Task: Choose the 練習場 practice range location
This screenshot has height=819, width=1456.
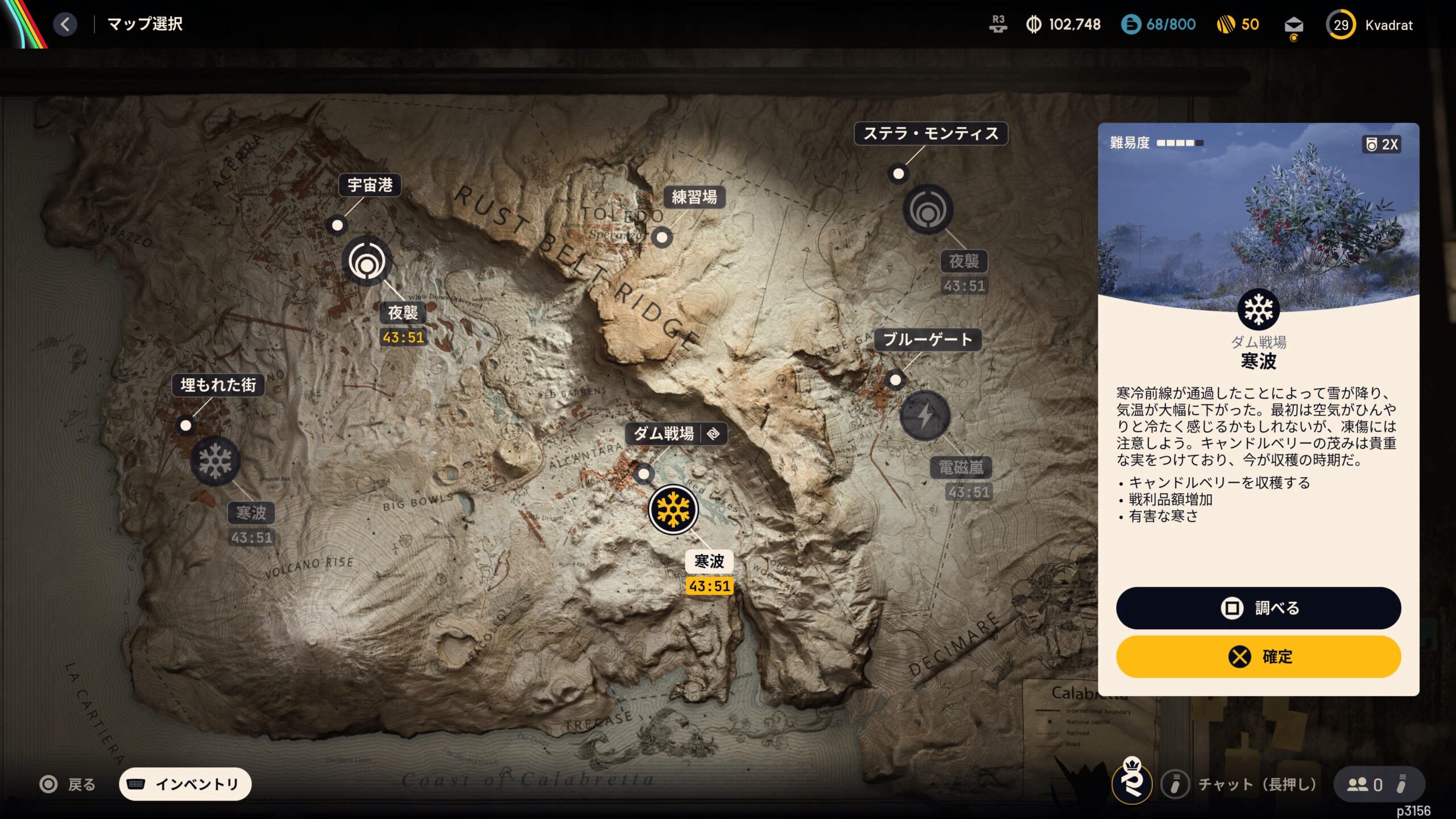Action: 694,197
